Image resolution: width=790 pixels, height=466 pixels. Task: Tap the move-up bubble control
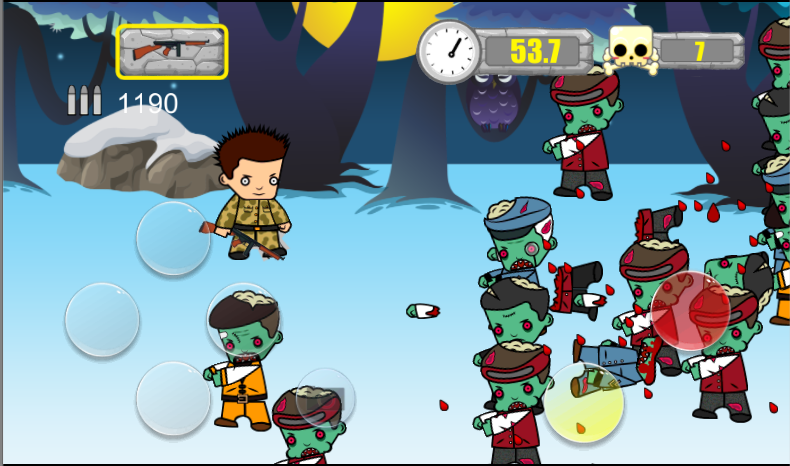pyautogui.click(x=173, y=238)
